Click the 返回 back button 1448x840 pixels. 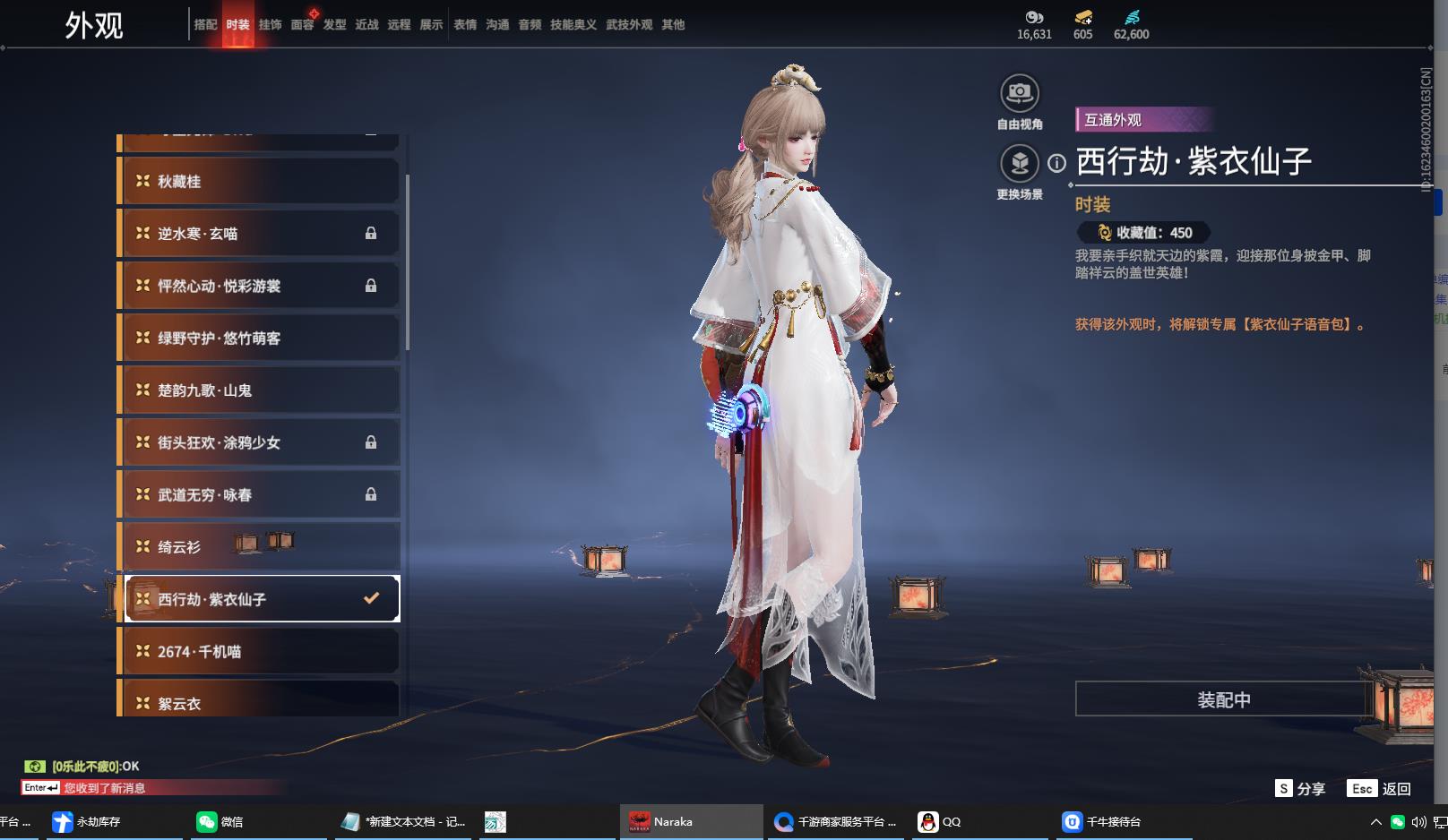click(x=1380, y=789)
